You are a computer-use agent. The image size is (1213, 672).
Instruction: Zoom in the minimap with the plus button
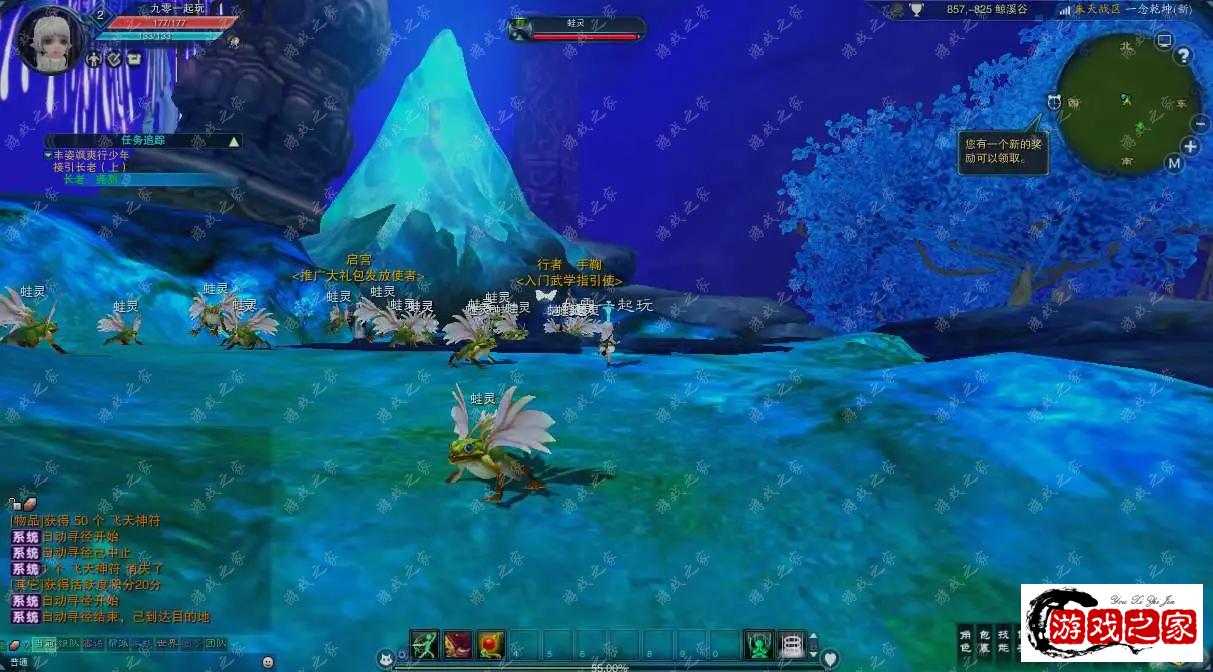(x=1190, y=146)
